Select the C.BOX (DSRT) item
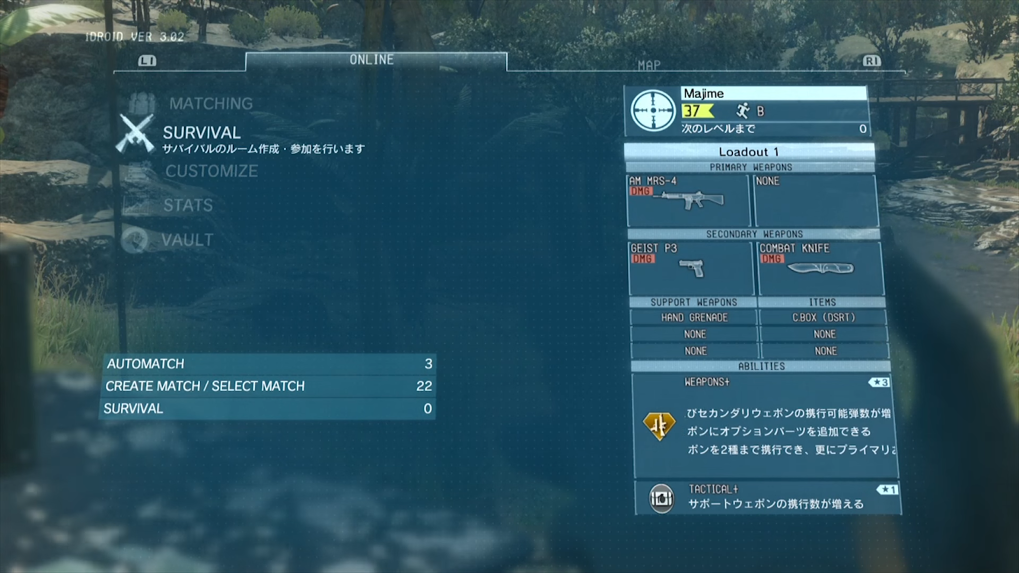Screen dimensions: 1019x573 coord(823,318)
